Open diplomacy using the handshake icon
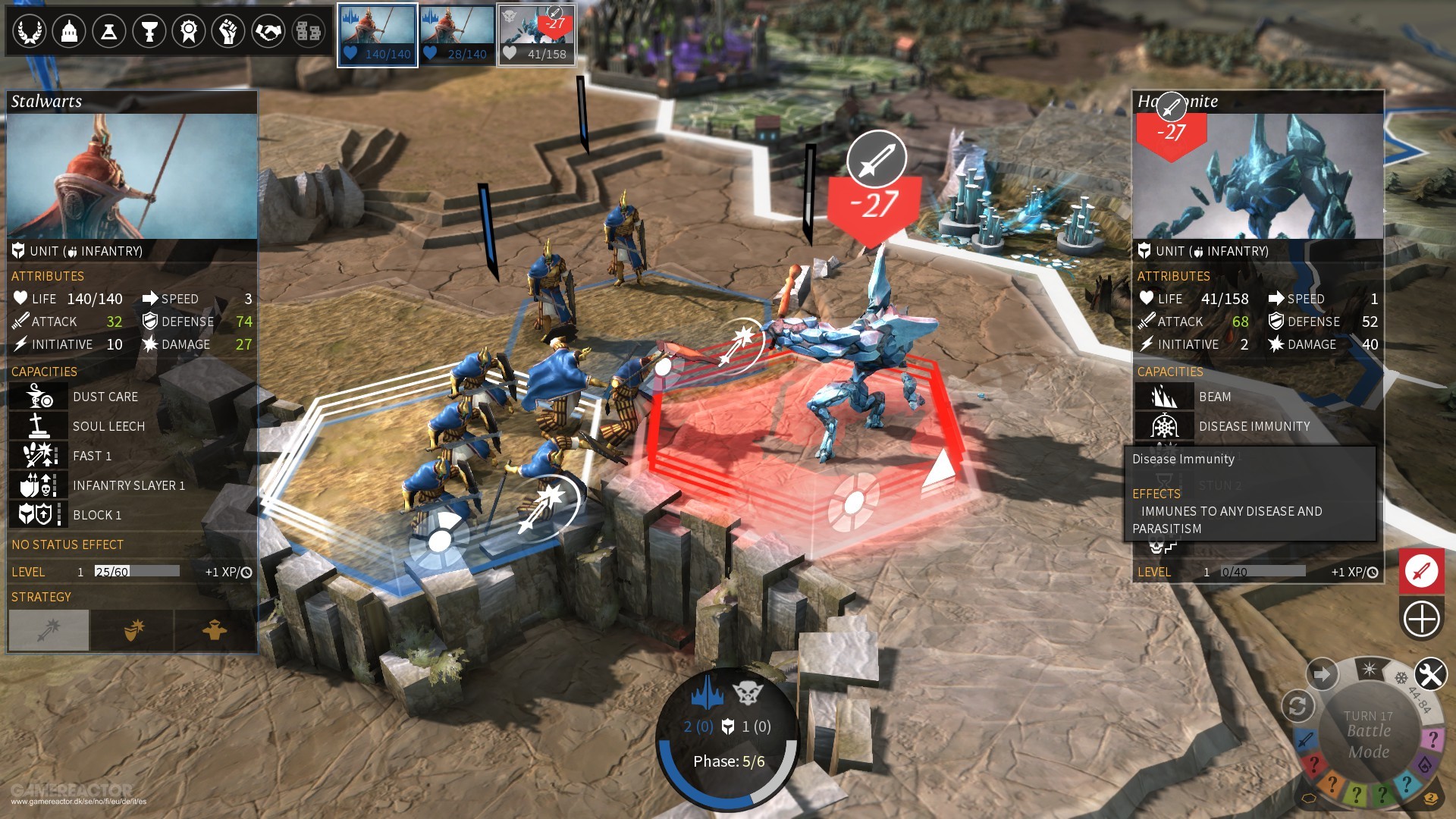The image size is (1456, 819). (x=268, y=32)
